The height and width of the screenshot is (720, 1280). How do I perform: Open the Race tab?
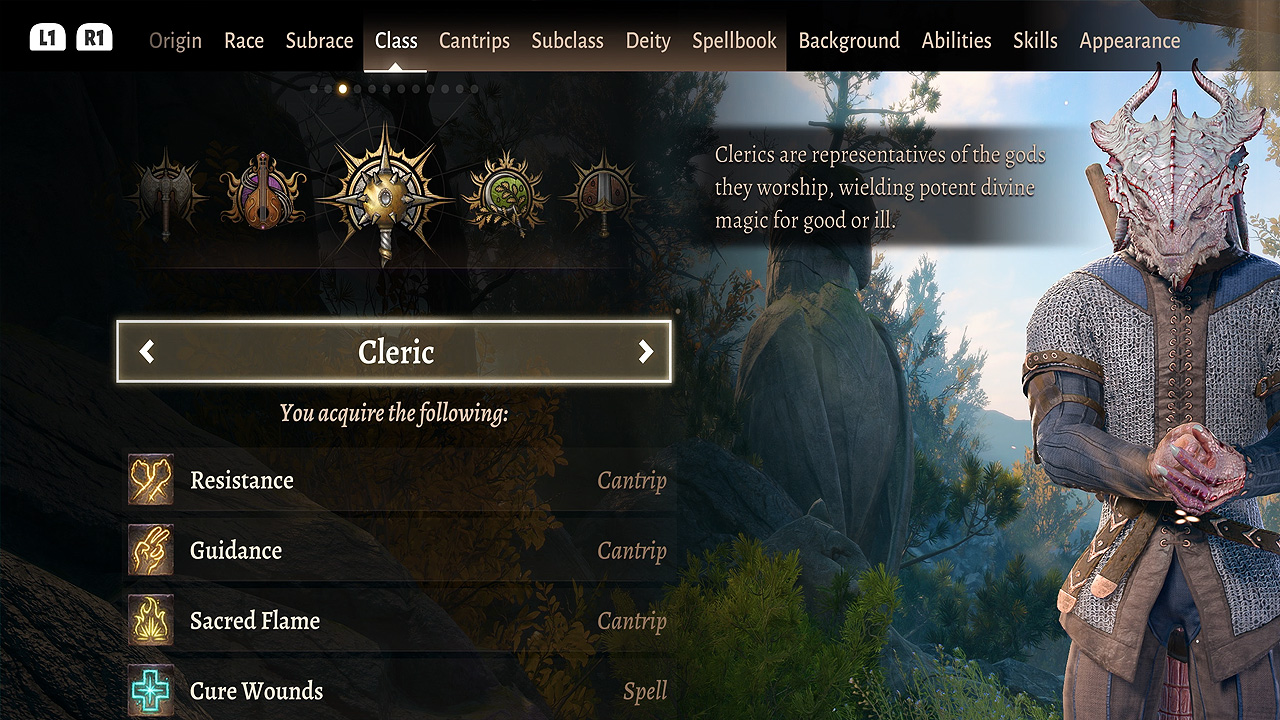point(244,41)
